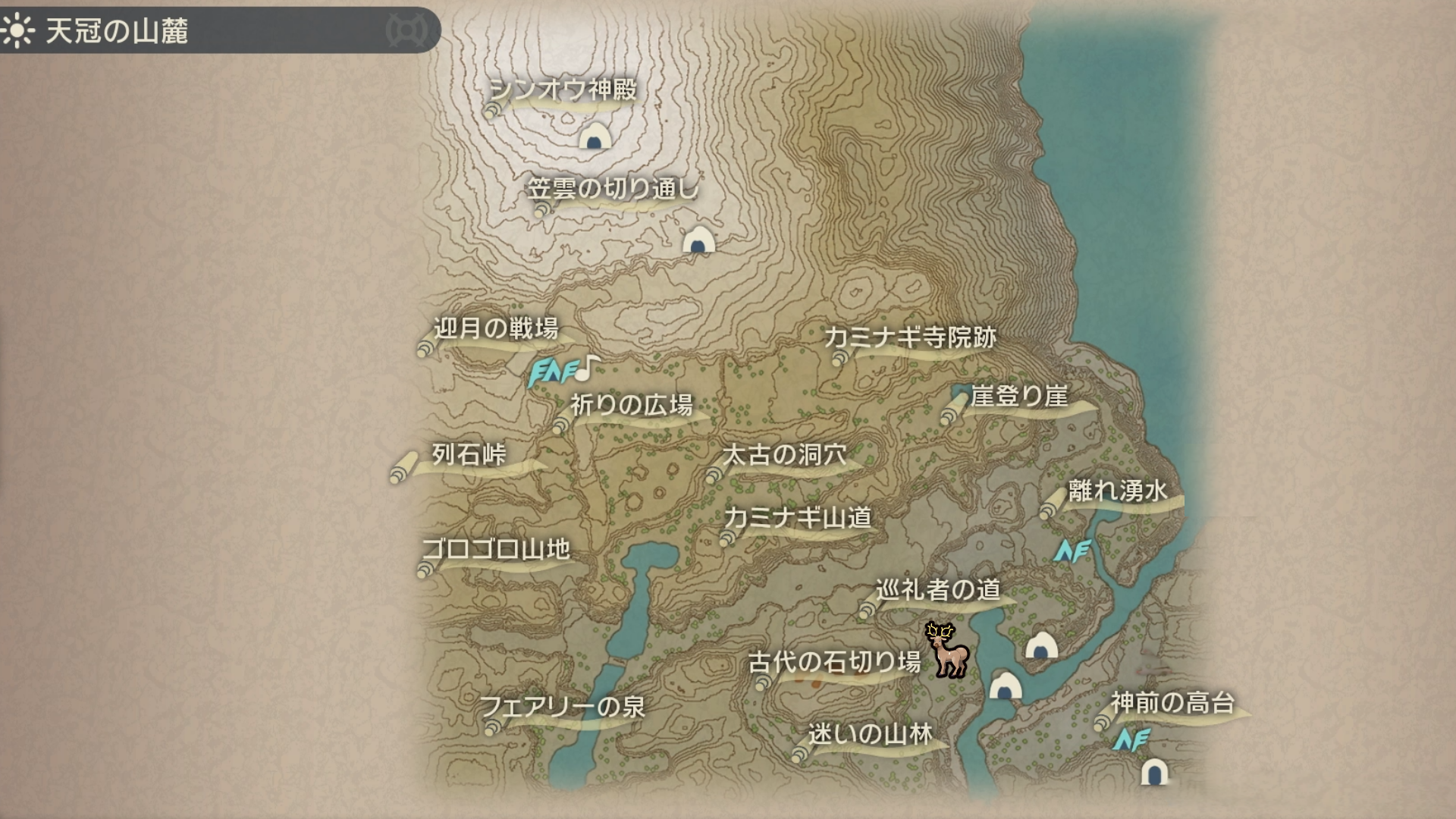Choose the 巡礼者の道 map label
Image resolution: width=1456 pixels, height=819 pixels.
point(938,590)
